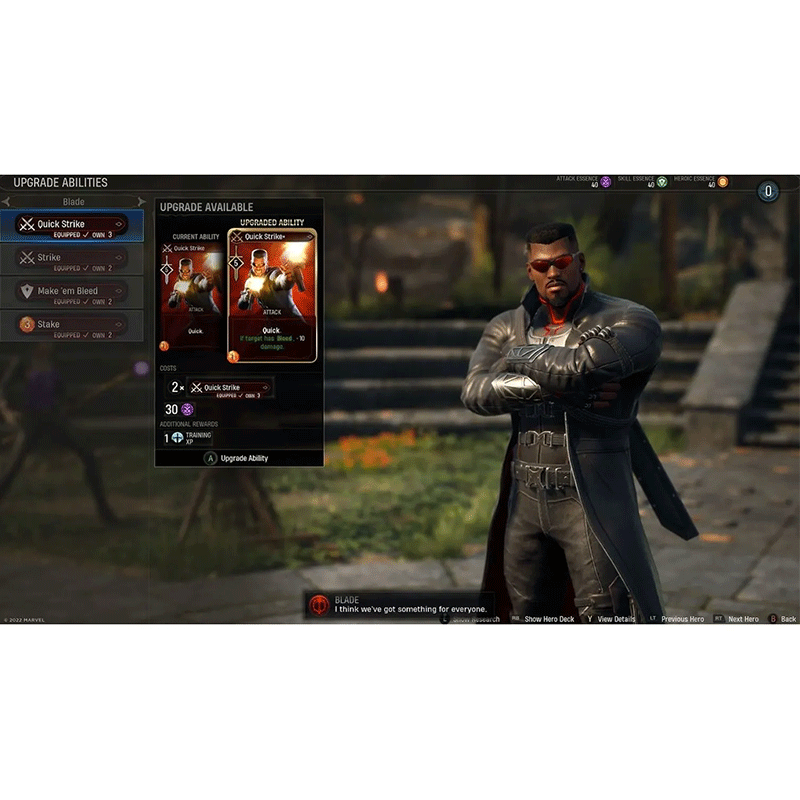Switch to previous hero with left arrow
The image size is (800, 800).
point(5,202)
